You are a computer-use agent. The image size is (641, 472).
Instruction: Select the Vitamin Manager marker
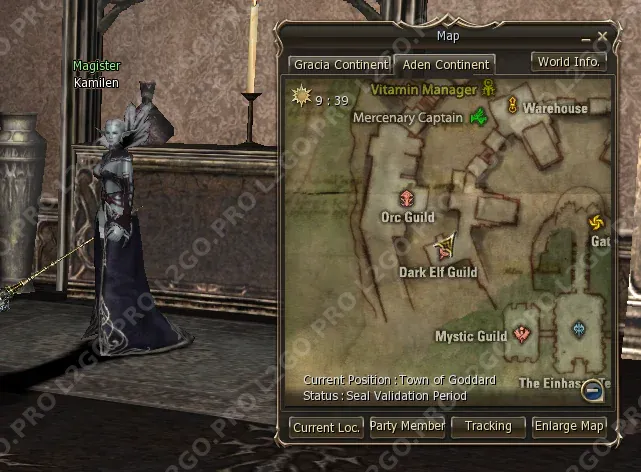(489, 87)
